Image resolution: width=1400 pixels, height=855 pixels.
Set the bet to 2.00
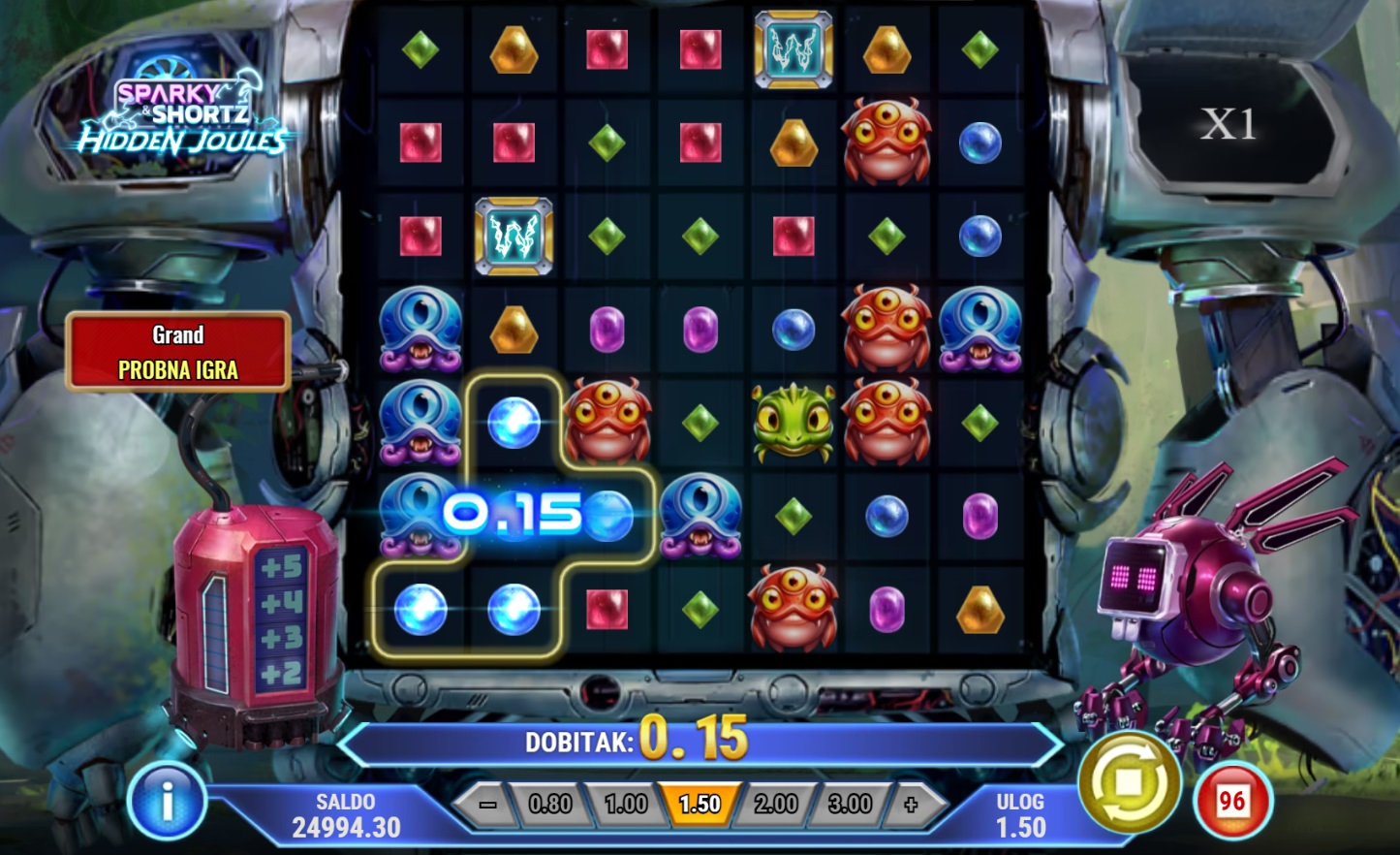point(775,805)
